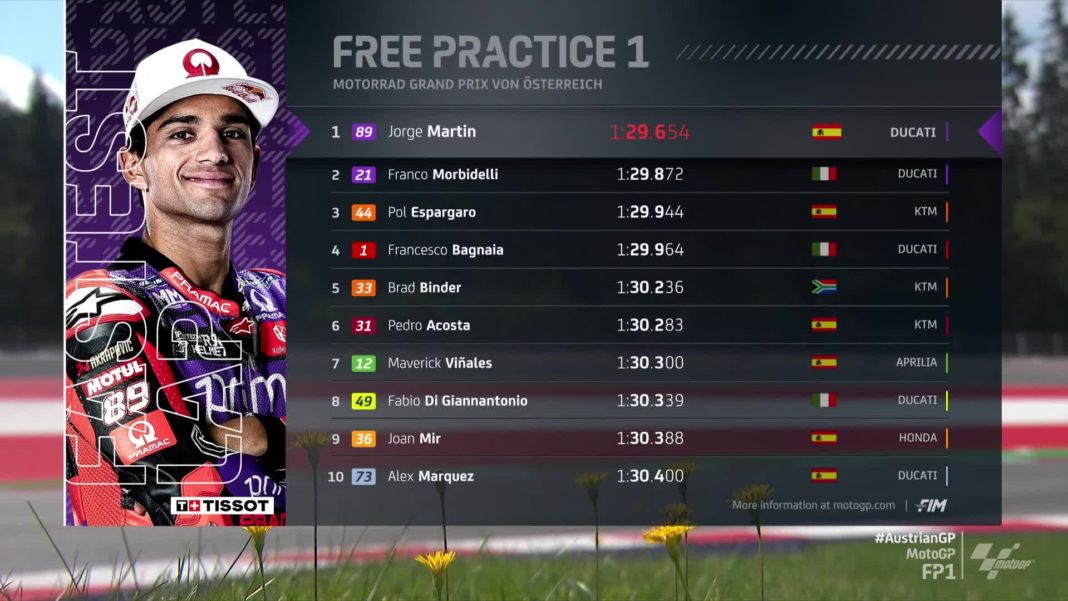Choose Franco Morbidelli's timing row
The width and height of the screenshot is (1068, 601).
[640, 174]
